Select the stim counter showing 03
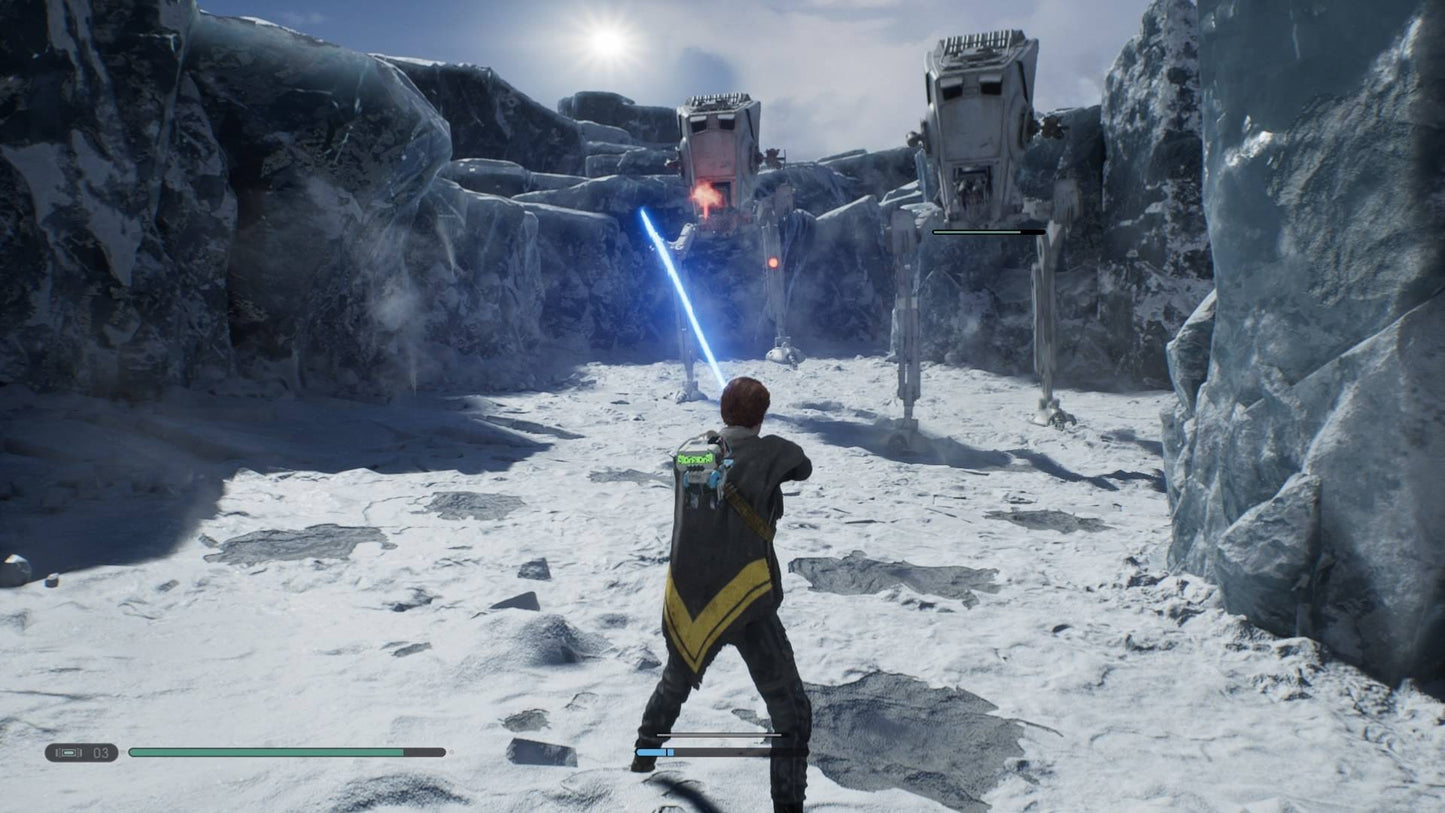The height and width of the screenshot is (813, 1445). click(x=101, y=752)
